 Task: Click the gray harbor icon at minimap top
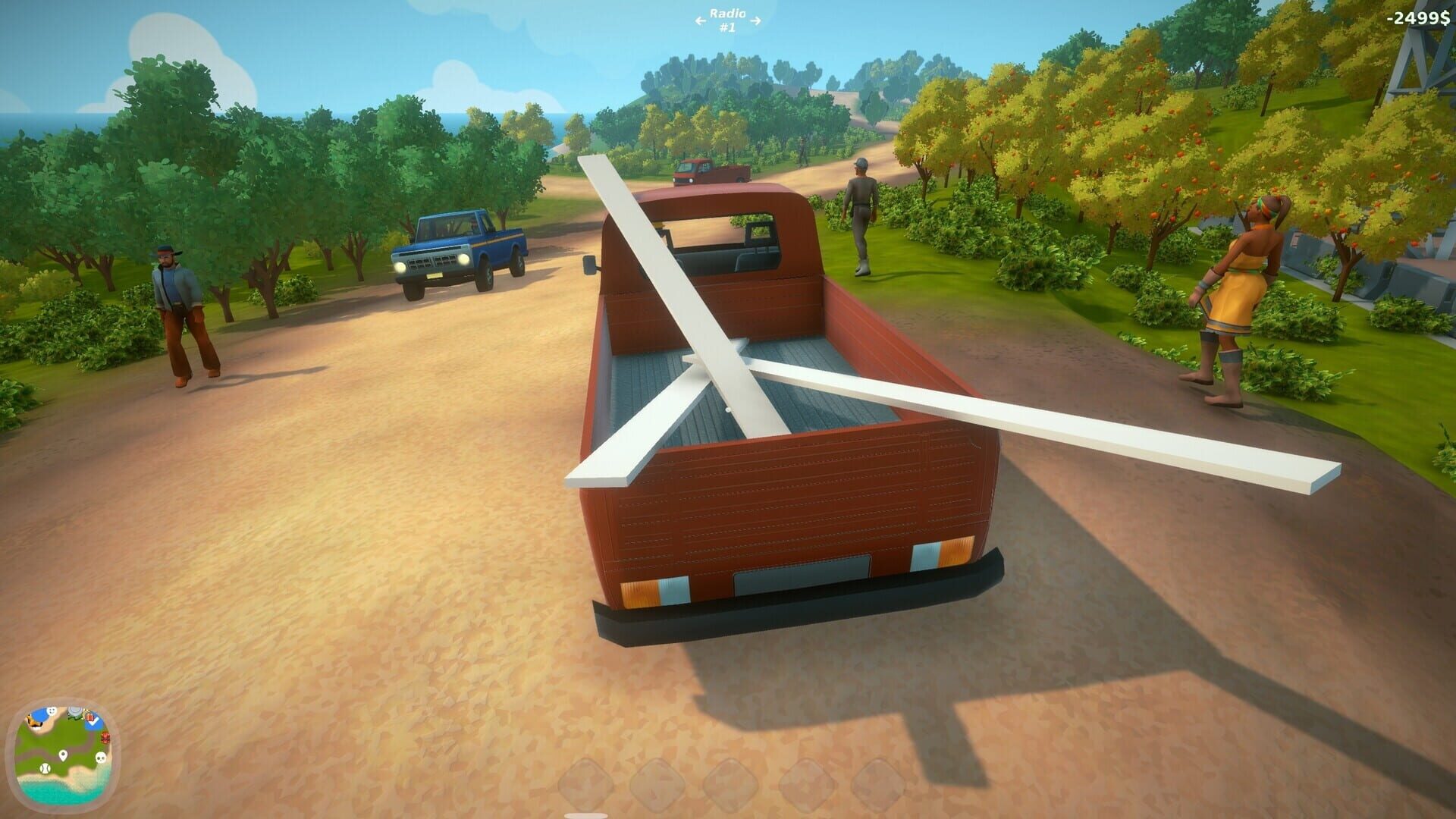[75, 710]
